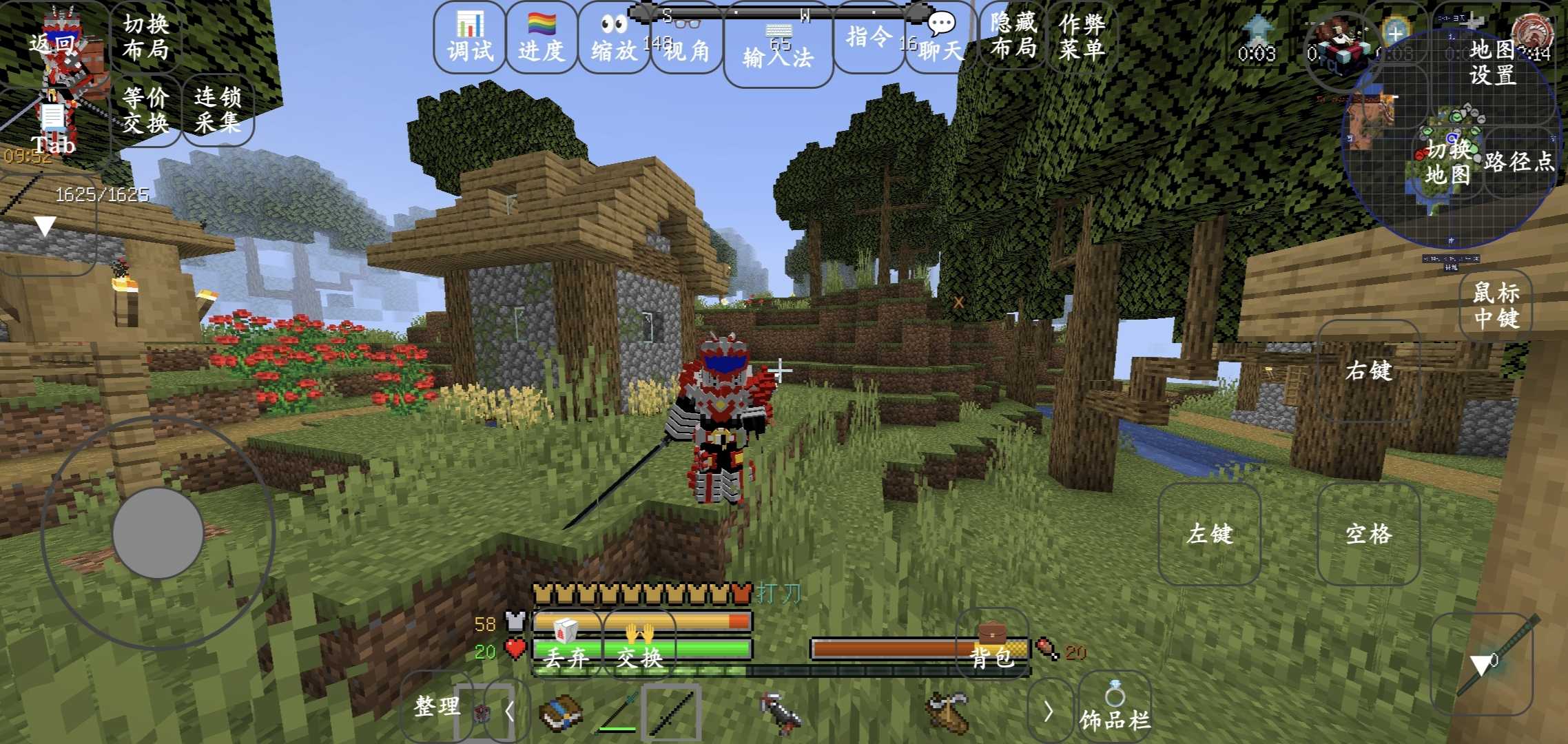1568x744 pixels.
Task: Open the 指令 command box
Action: click(869, 38)
